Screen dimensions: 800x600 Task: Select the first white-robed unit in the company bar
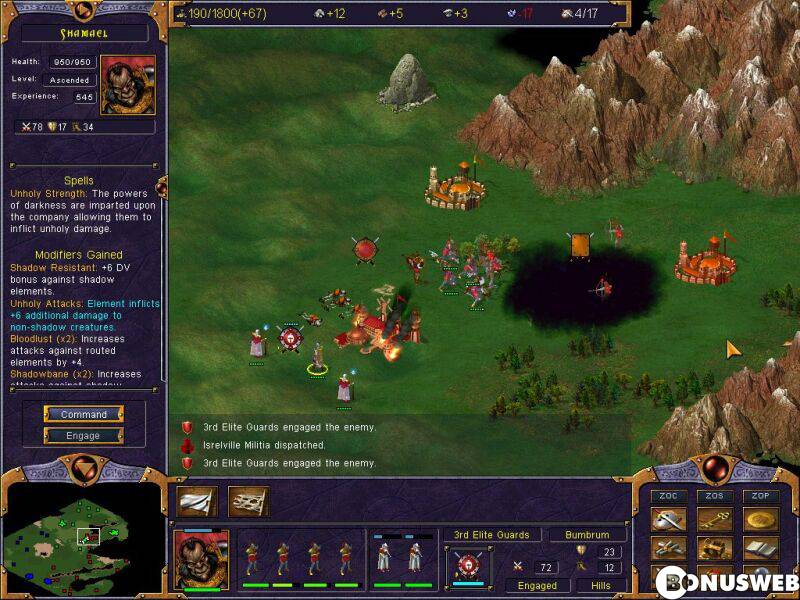point(384,558)
